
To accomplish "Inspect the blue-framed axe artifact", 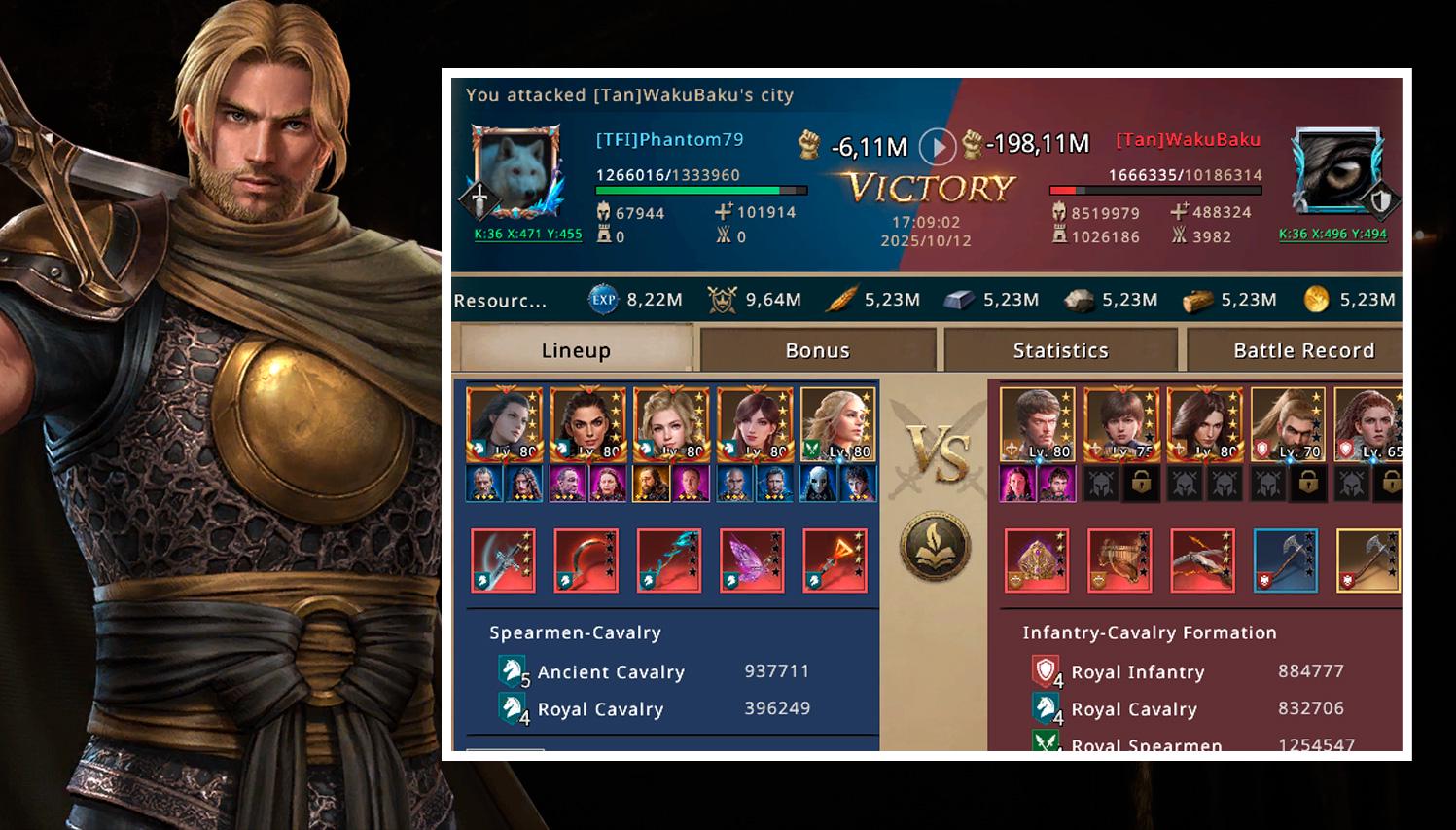I will (x=1286, y=560).
